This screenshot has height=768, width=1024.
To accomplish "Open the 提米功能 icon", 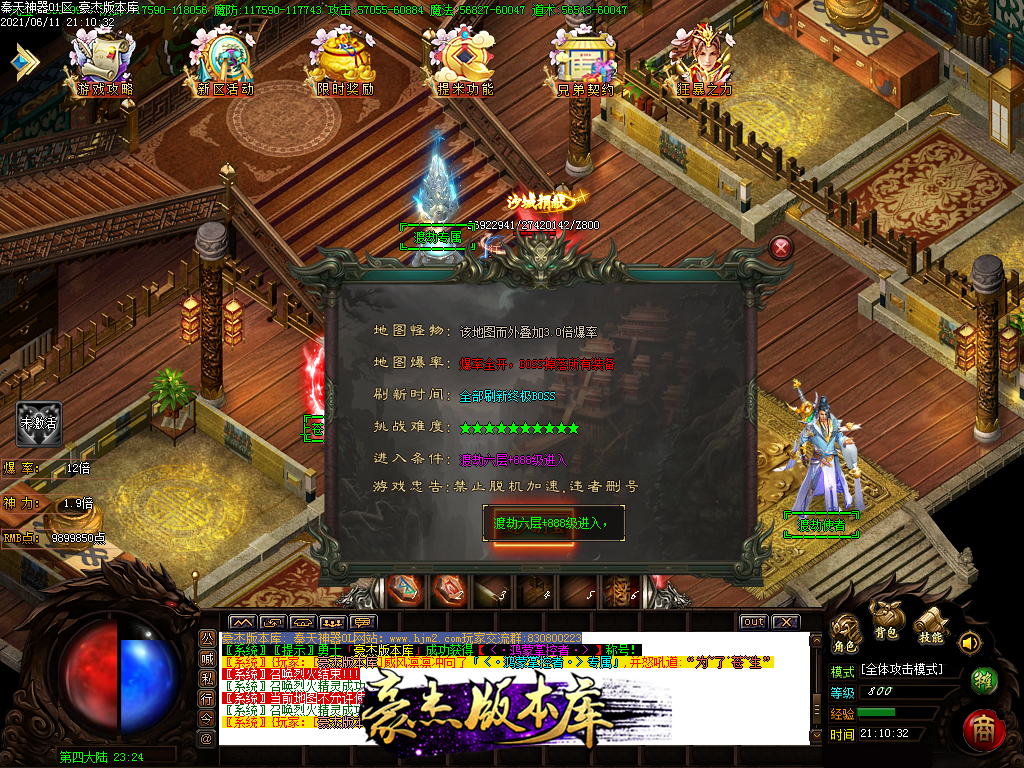I will pos(465,62).
